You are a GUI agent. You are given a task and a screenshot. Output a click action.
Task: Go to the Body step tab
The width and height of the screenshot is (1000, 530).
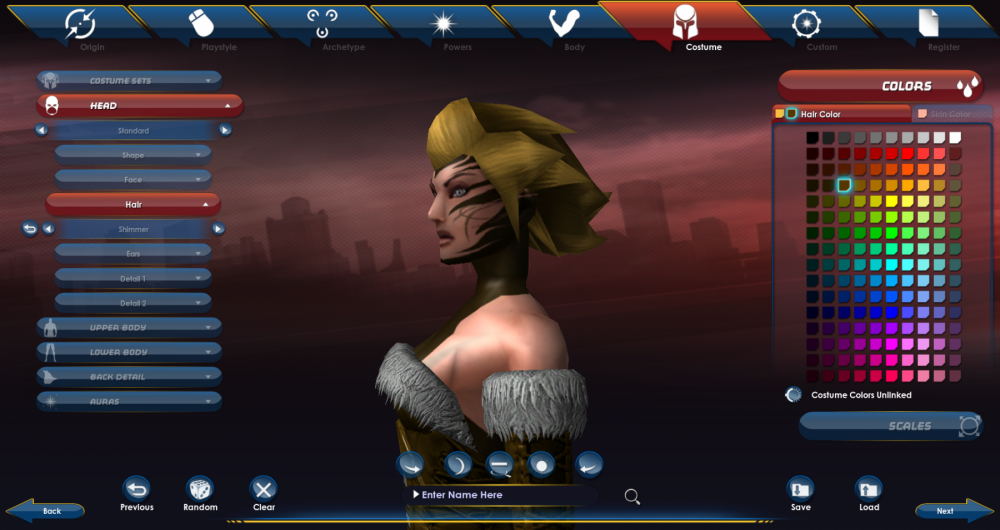[565, 27]
